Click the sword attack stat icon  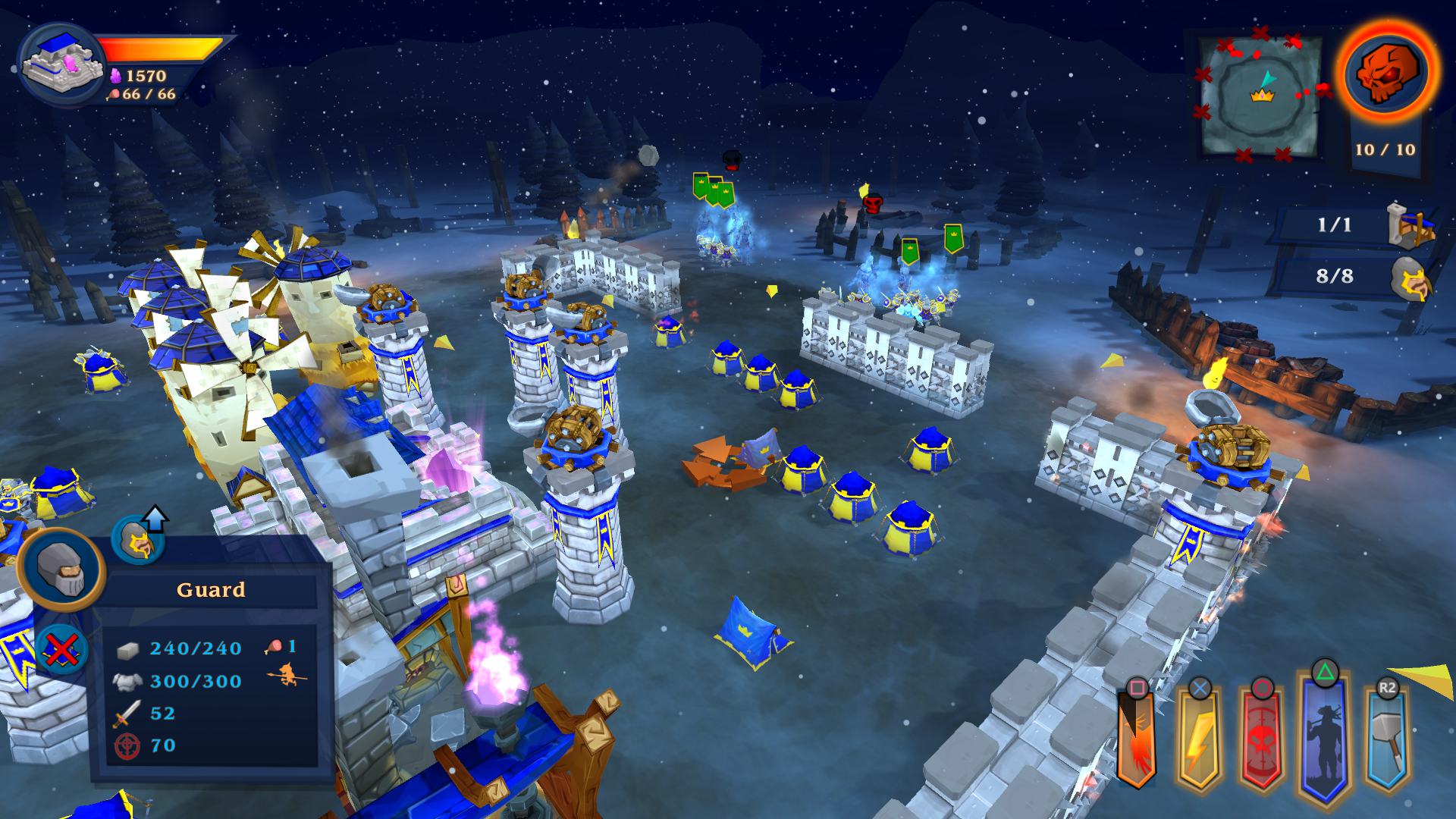[x=129, y=714]
